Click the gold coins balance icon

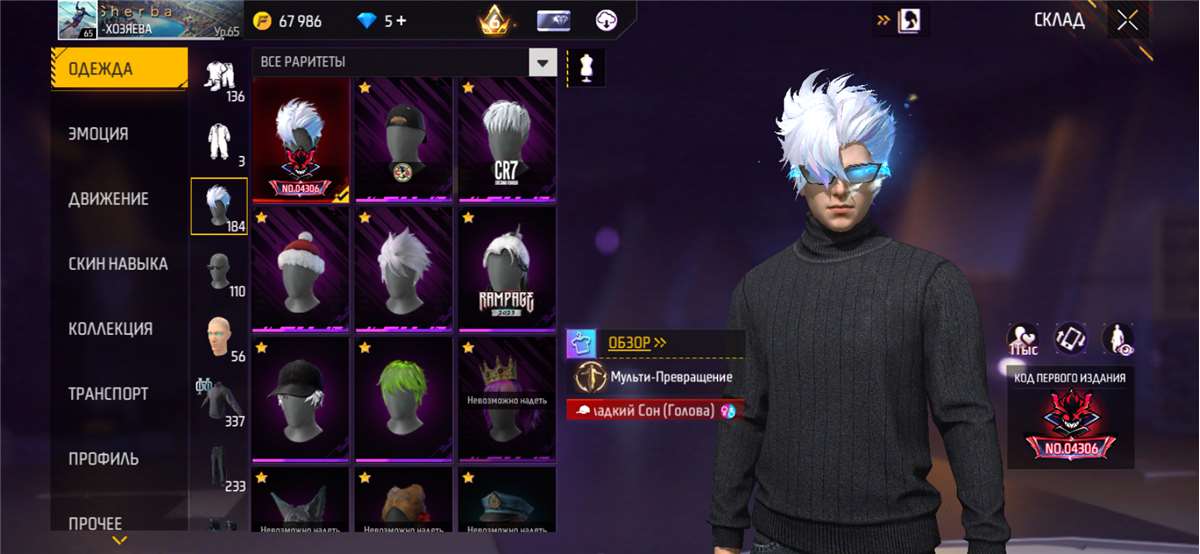(x=264, y=21)
